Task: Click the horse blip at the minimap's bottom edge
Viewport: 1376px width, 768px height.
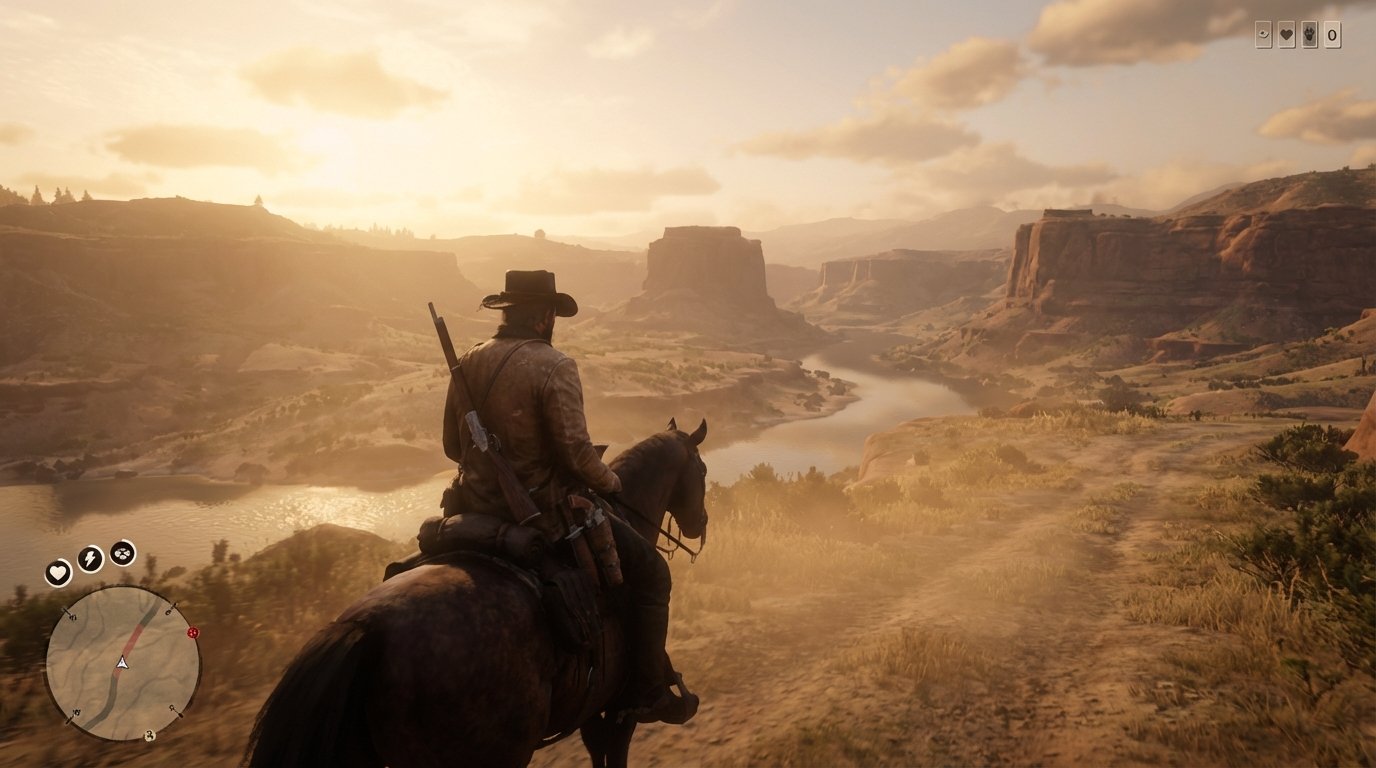Action: coord(149,736)
